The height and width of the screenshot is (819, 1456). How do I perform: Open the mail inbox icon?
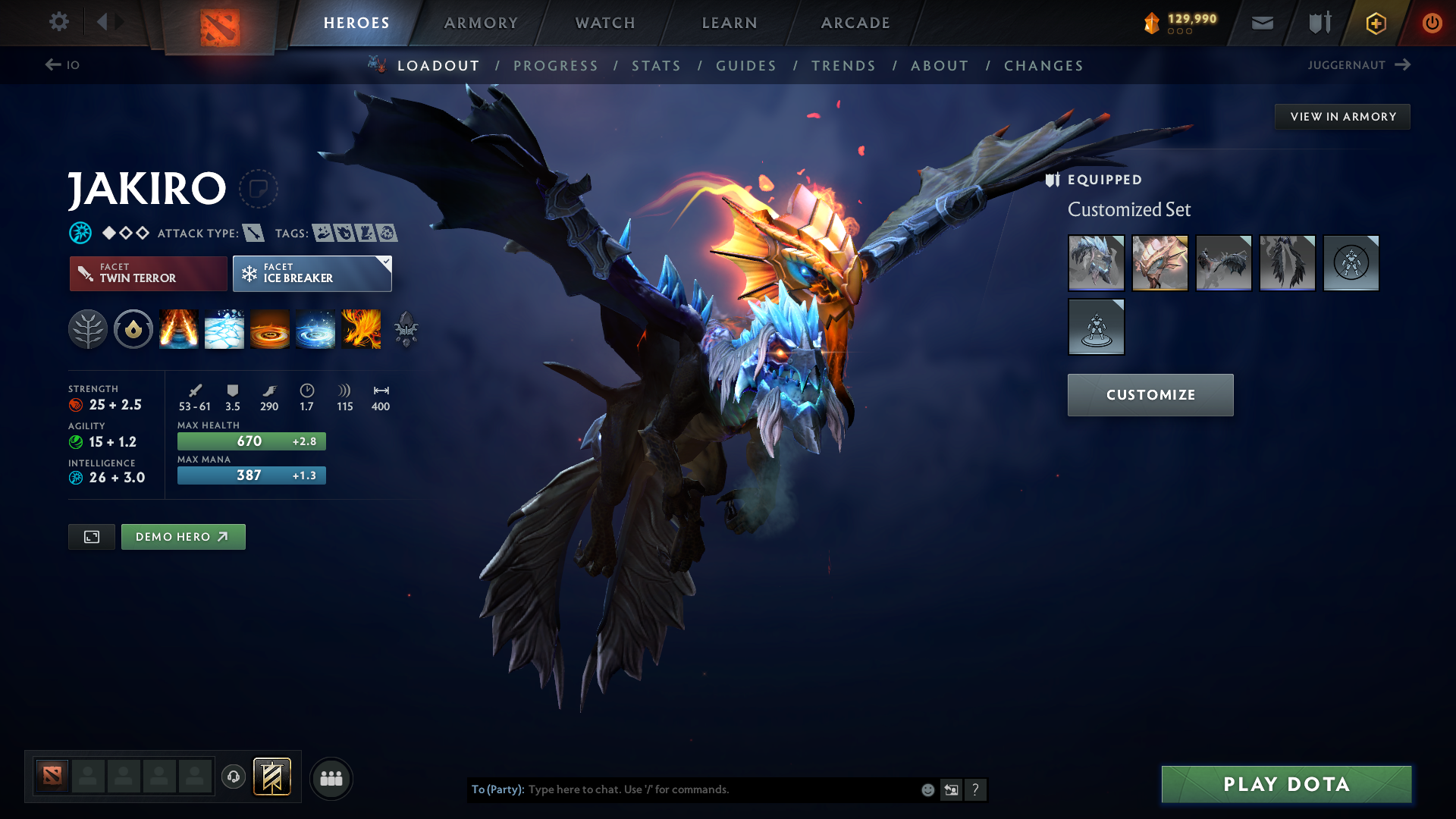1261,23
